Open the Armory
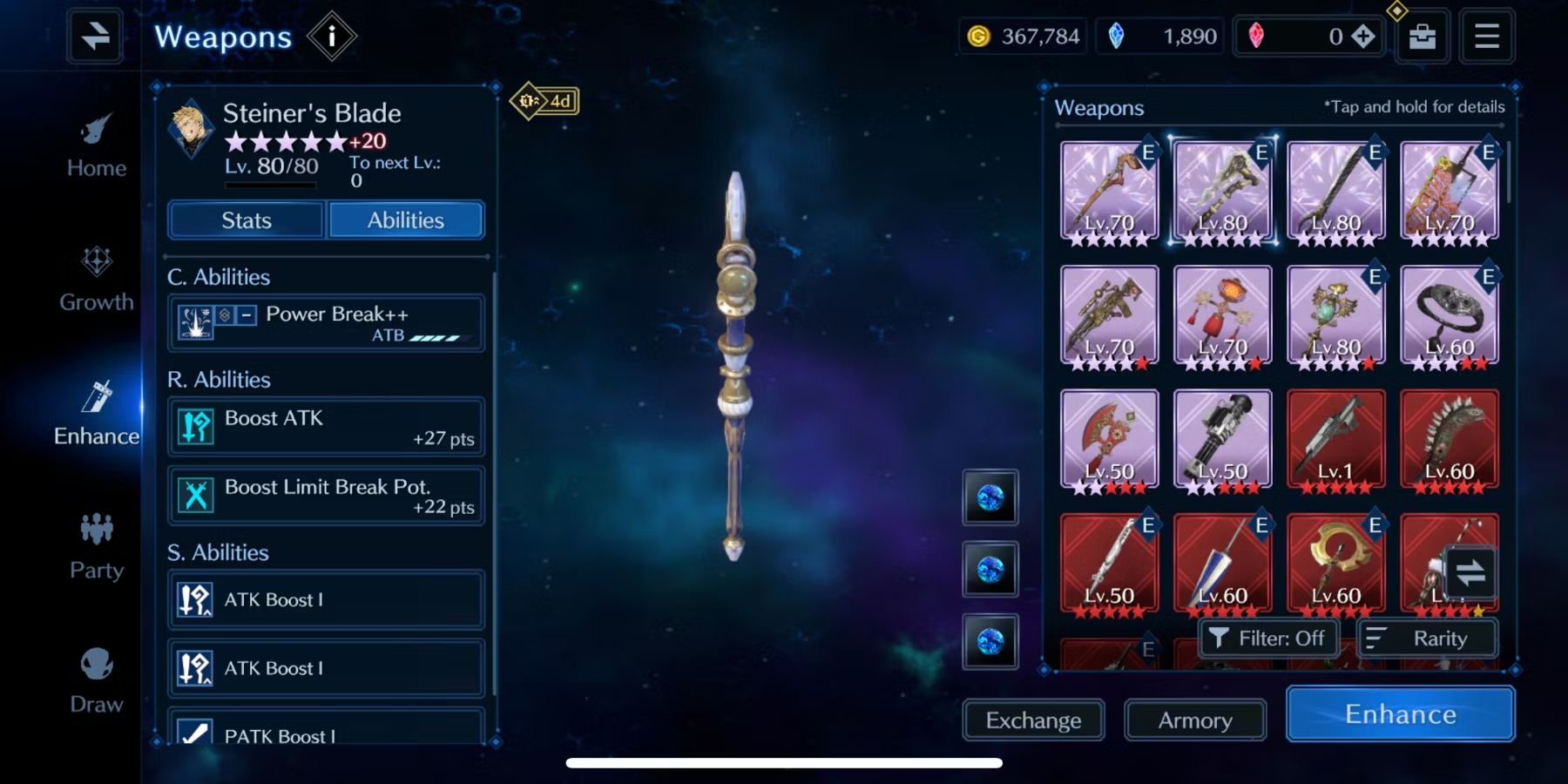The height and width of the screenshot is (784, 1568). (x=1194, y=720)
